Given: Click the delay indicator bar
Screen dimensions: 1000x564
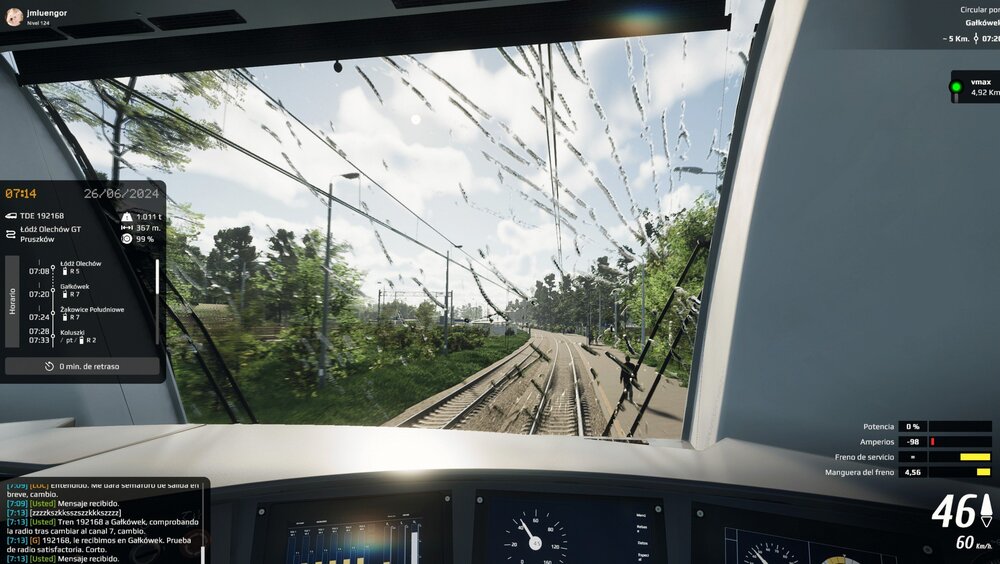Looking at the screenshot, I should [x=82, y=366].
